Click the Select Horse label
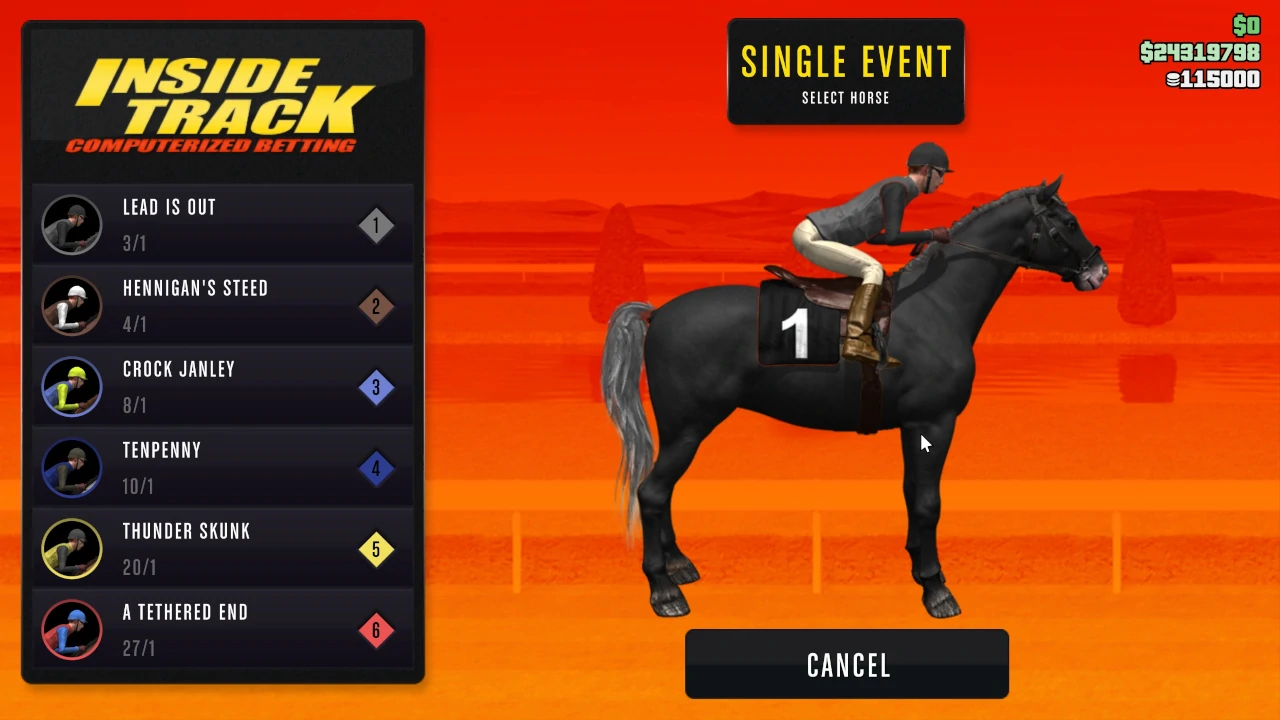 (x=846, y=97)
